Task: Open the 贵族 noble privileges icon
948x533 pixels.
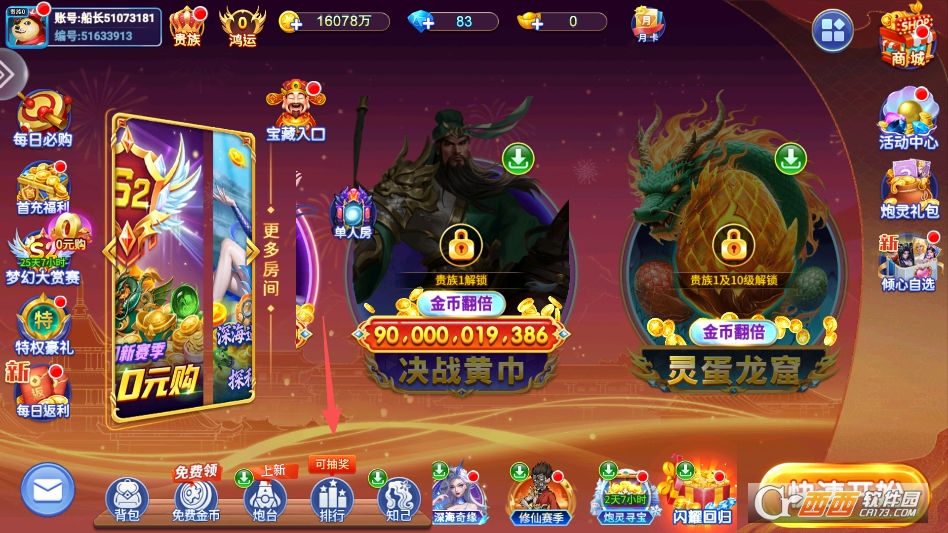Action: 187,26
